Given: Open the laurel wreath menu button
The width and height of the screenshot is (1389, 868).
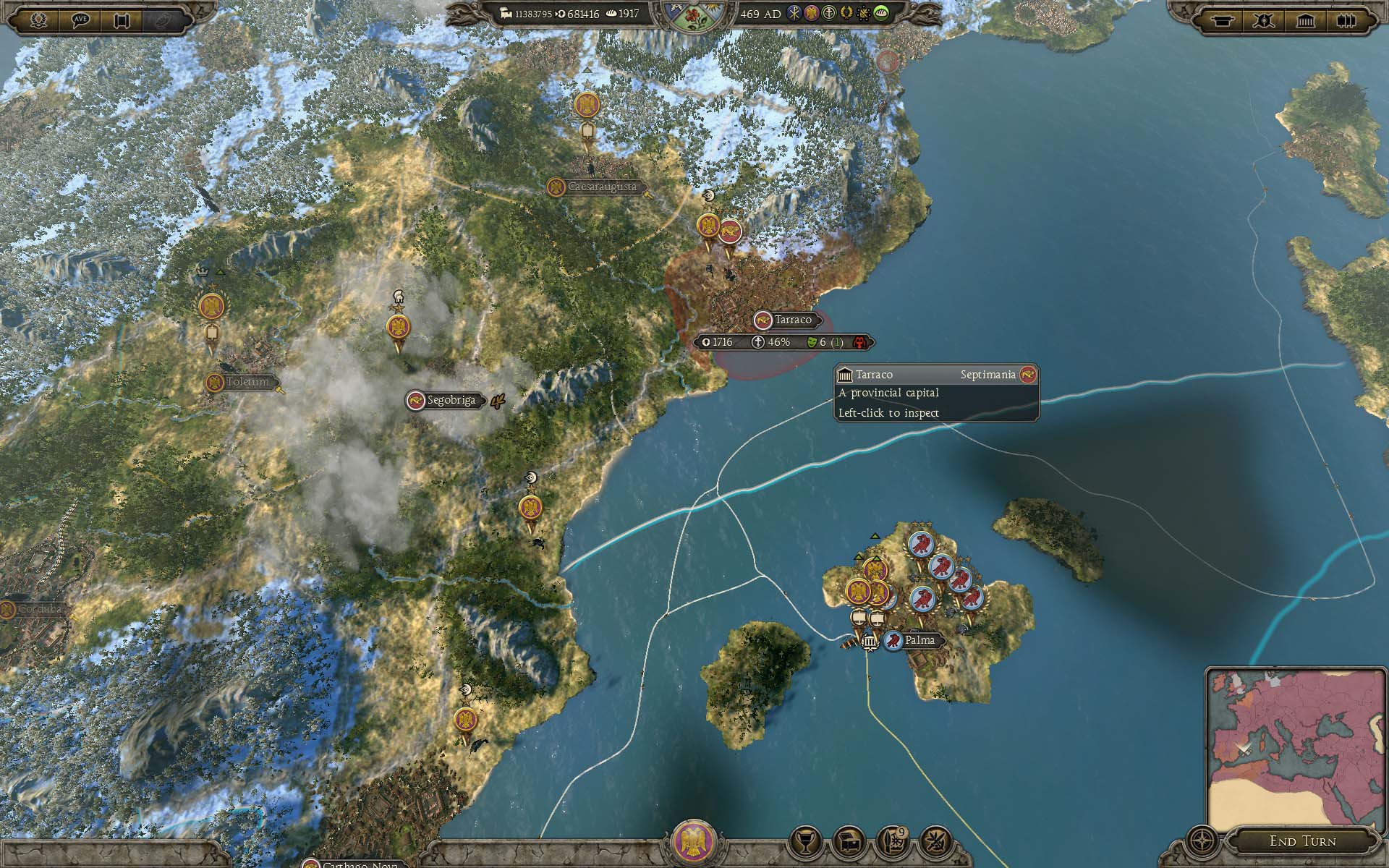Looking at the screenshot, I should [38, 20].
